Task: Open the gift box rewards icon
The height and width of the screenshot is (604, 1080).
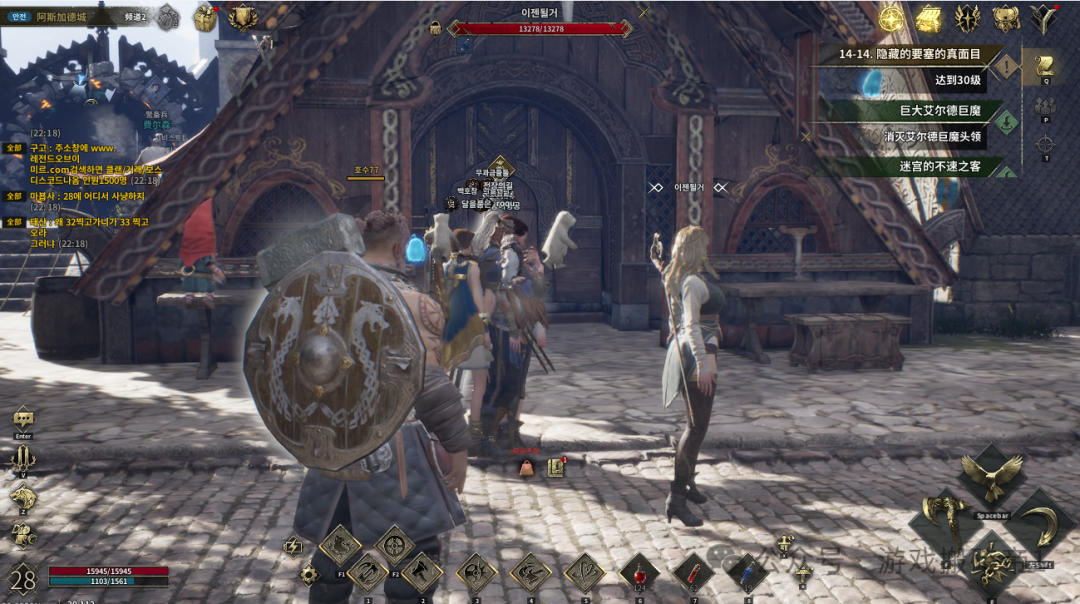Action: (205, 17)
